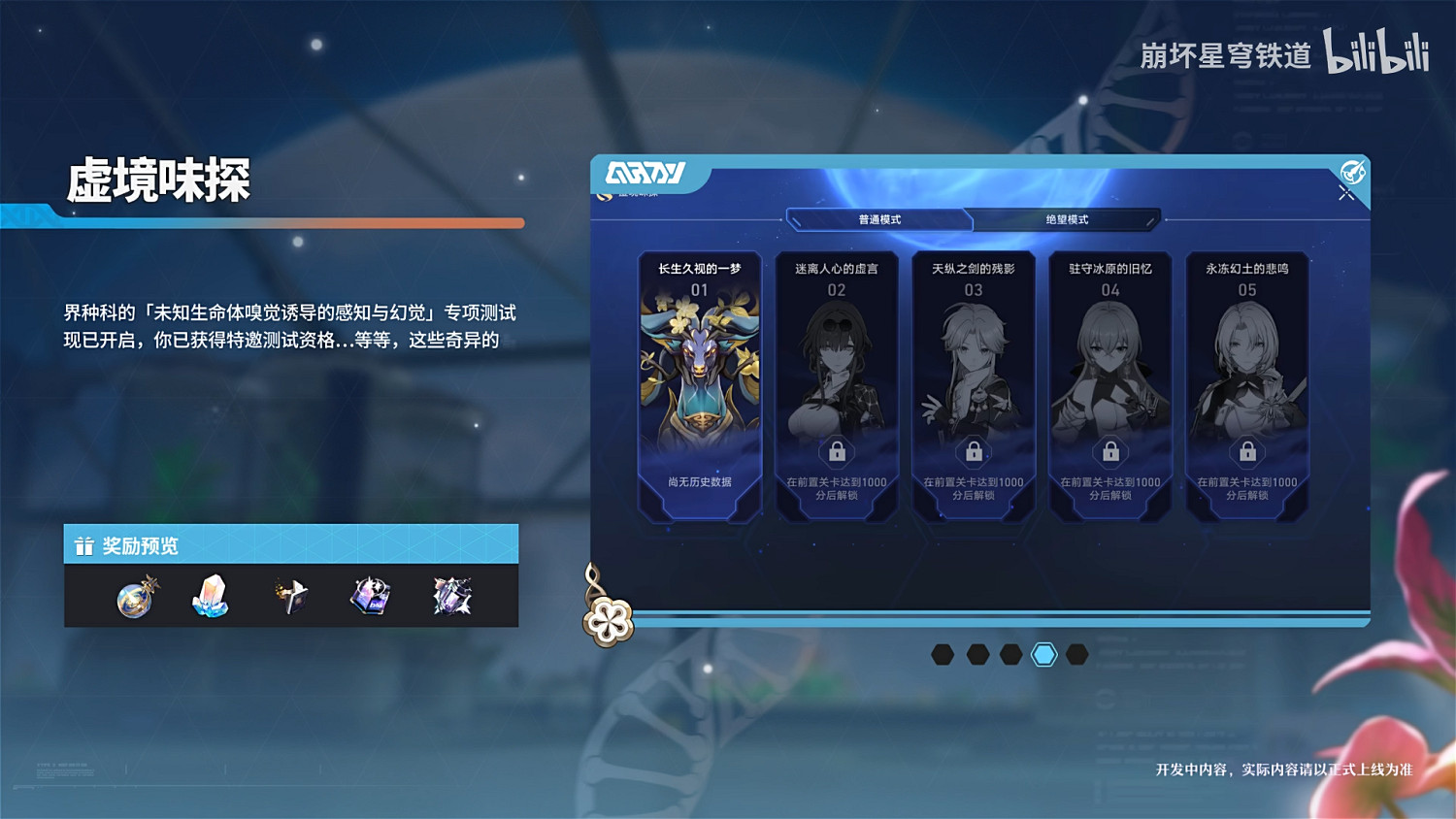
Task: Click the lock icon on stage 迷离人心的虚言
Action: [837, 451]
